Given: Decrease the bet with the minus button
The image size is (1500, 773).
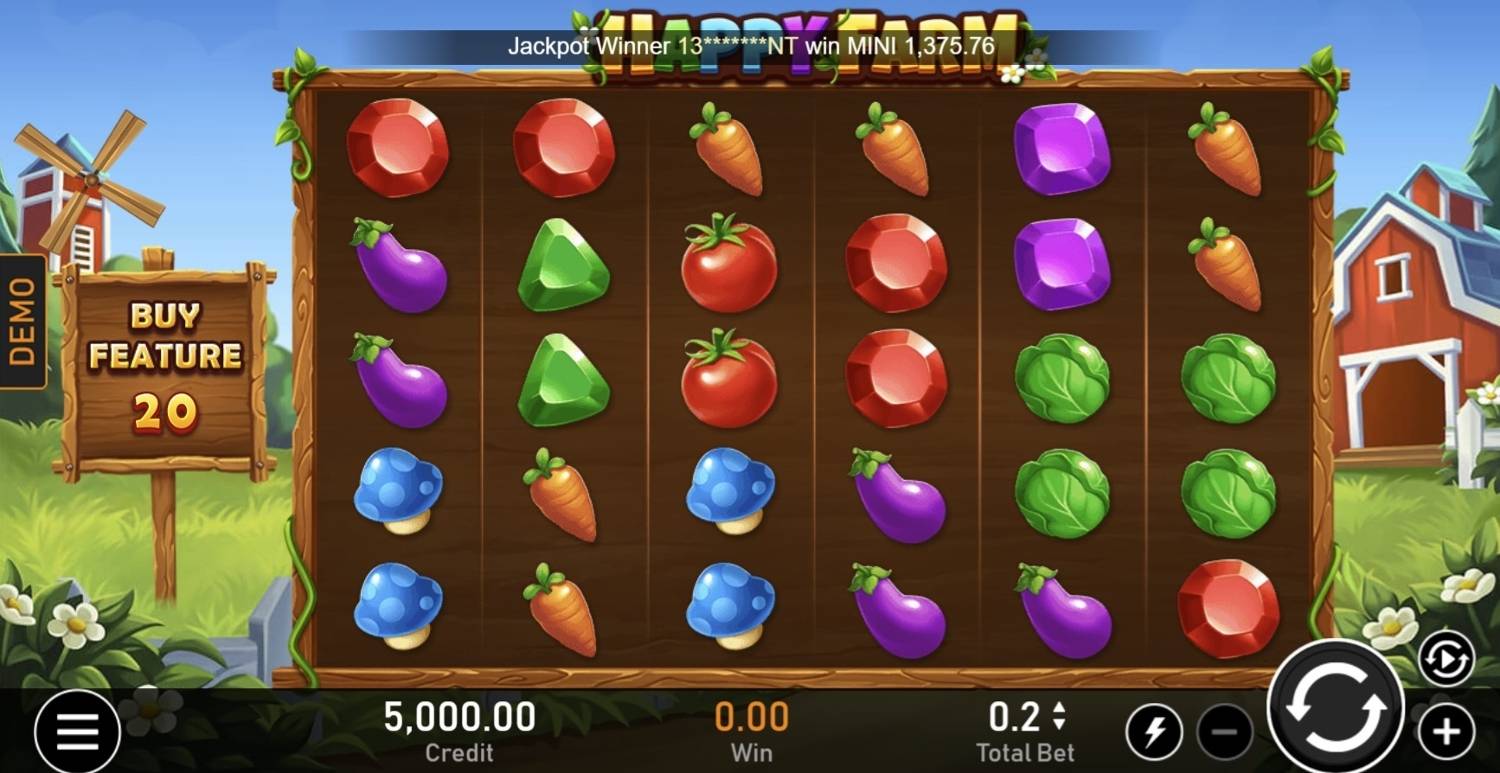Looking at the screenshot, I should click(1224, 732).
